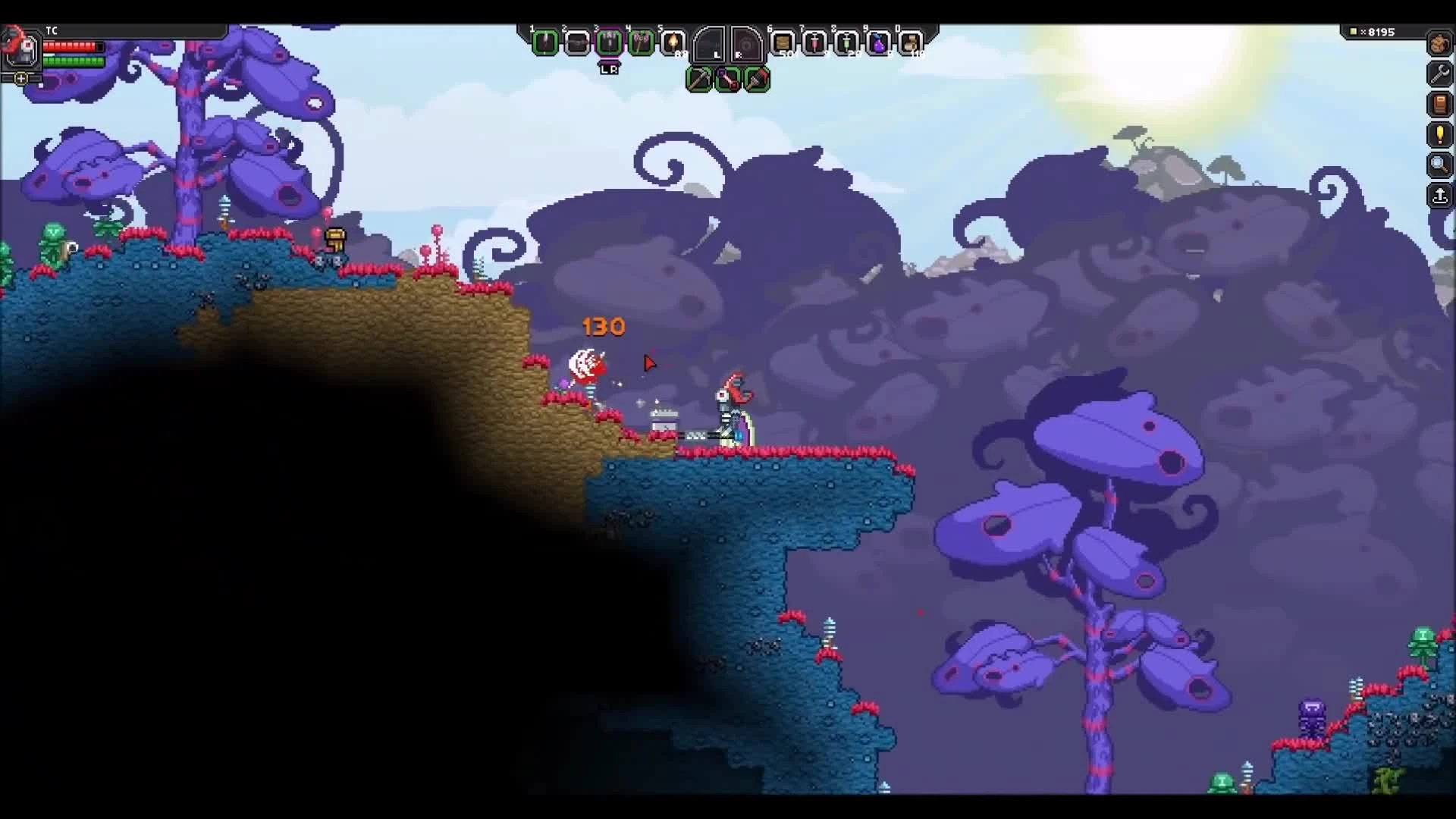This screenshot has width=1456, height=819.
Task: Click the TC name label
Action: click(x=52, y=31)
